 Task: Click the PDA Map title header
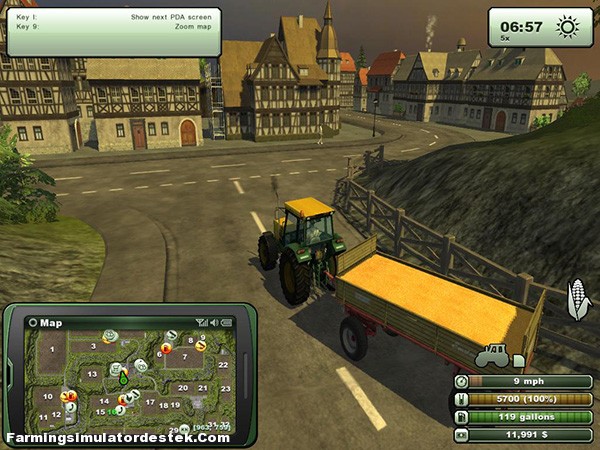point(48,322)
